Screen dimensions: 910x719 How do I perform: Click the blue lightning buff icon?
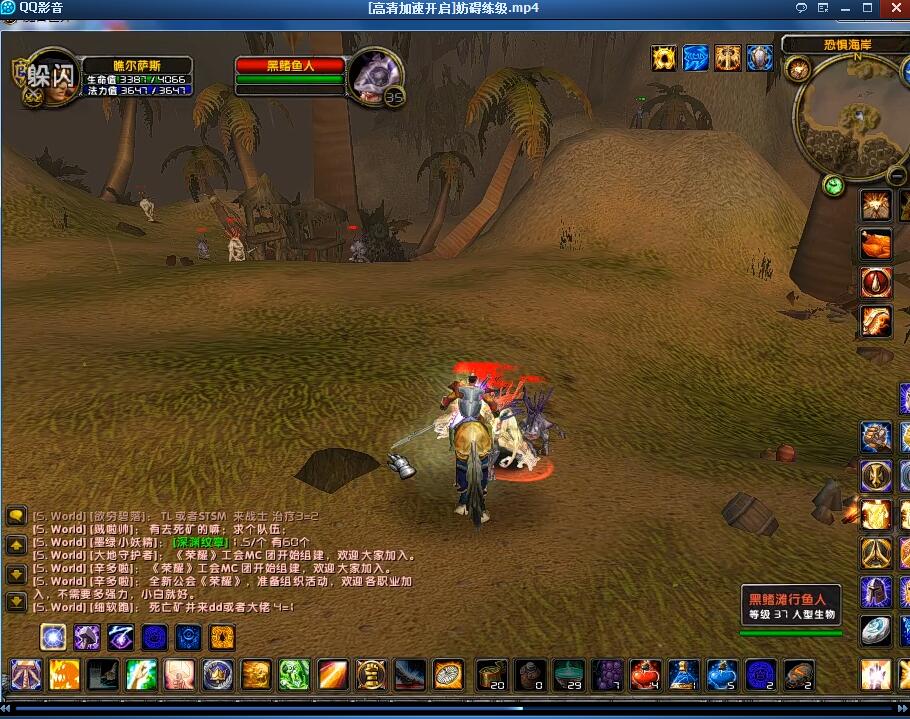695,58
